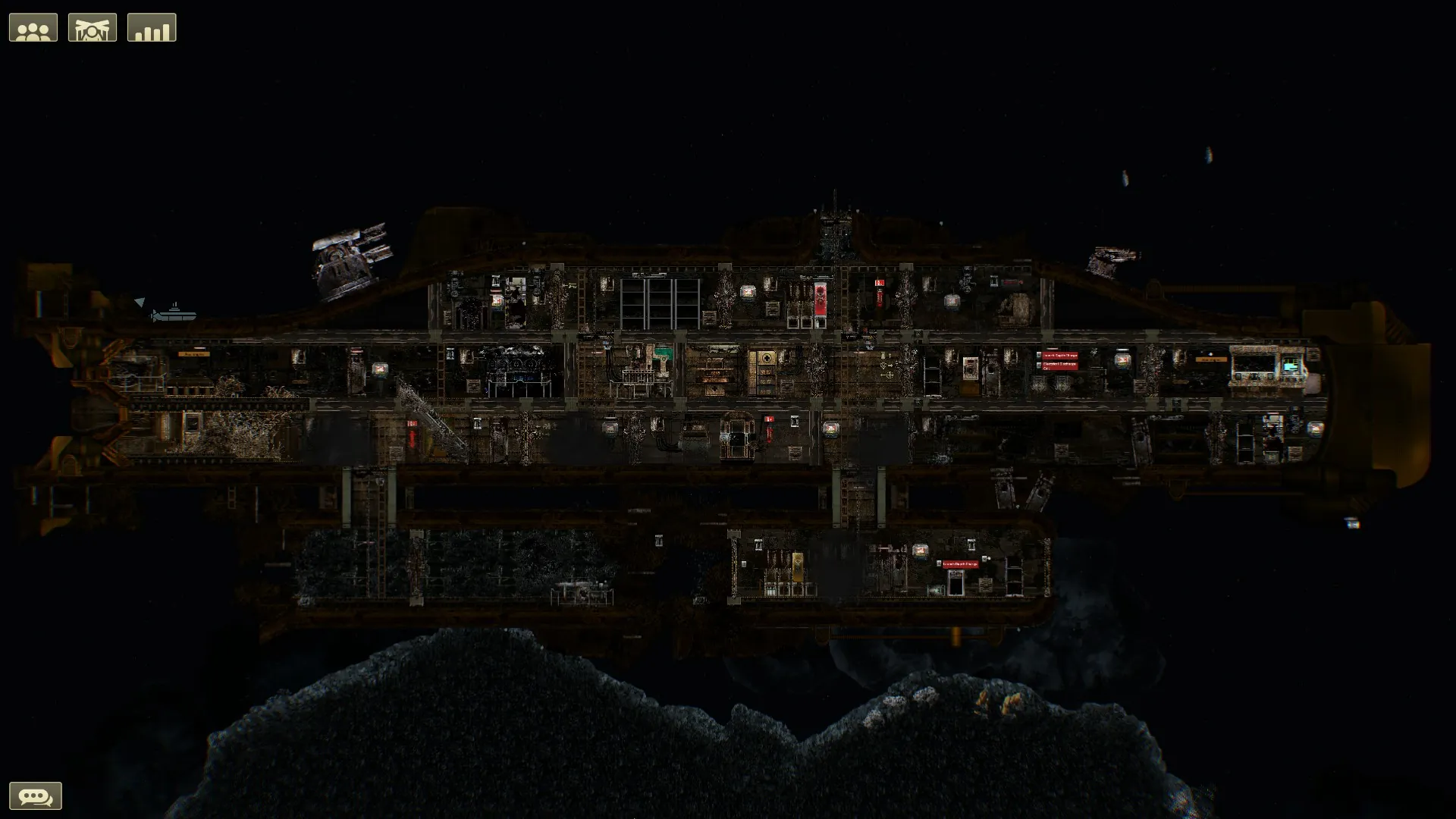Image resolution: width=1456 pixels, height=819 pixels.
Task: Toggle the chat box speech bubble button
Action: tap(36, 796)
